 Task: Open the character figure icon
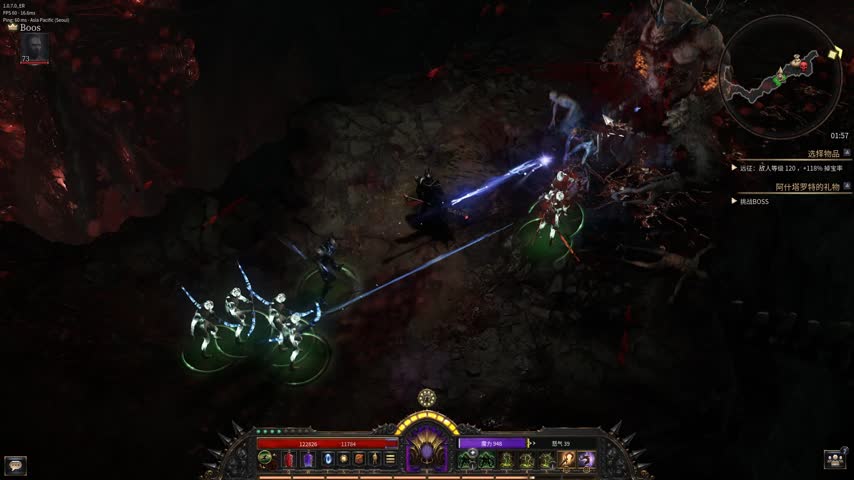374,459
